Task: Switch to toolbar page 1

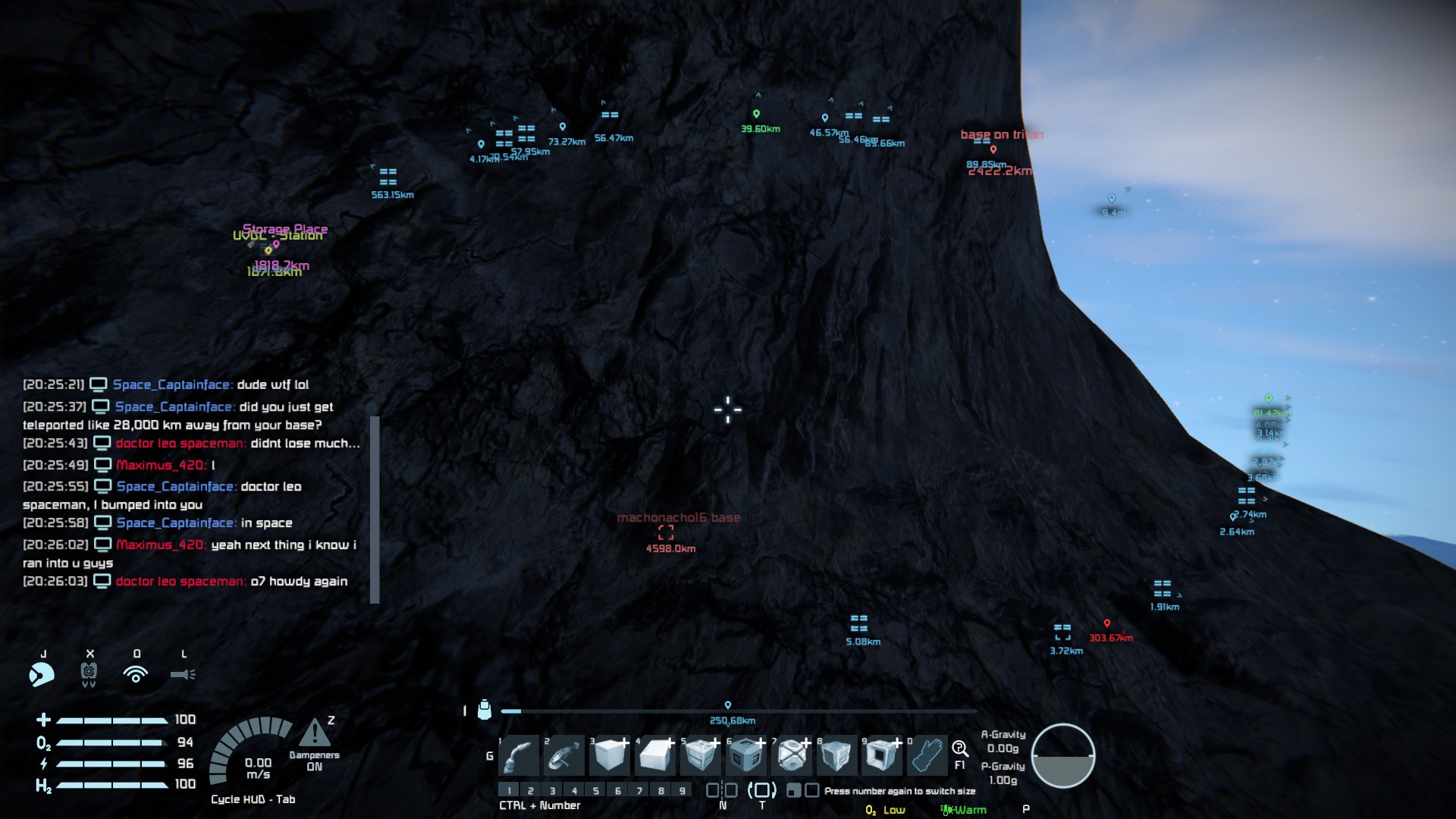Action: tap(509, 791)
